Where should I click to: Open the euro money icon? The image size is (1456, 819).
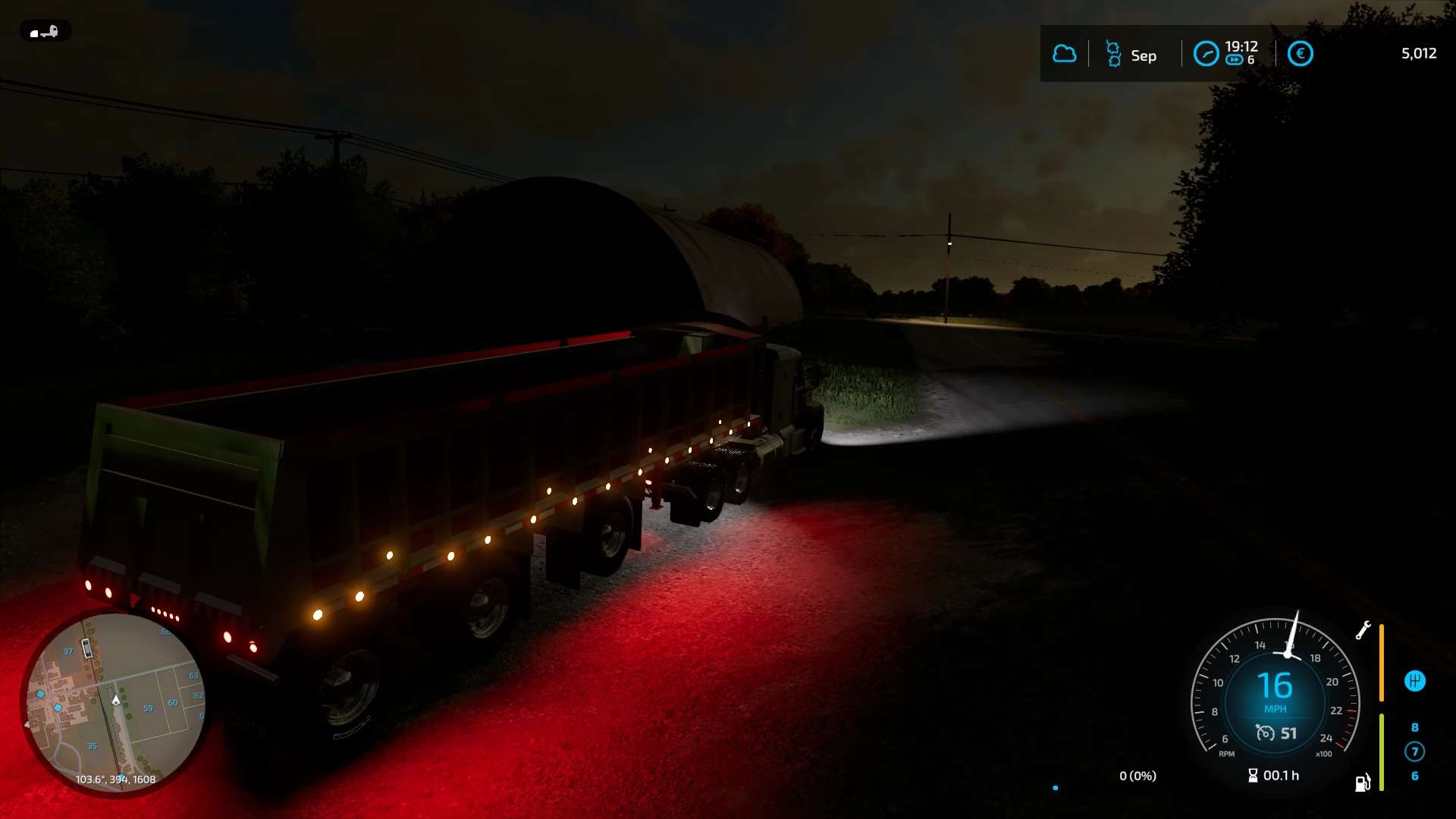click(1300, 54)
